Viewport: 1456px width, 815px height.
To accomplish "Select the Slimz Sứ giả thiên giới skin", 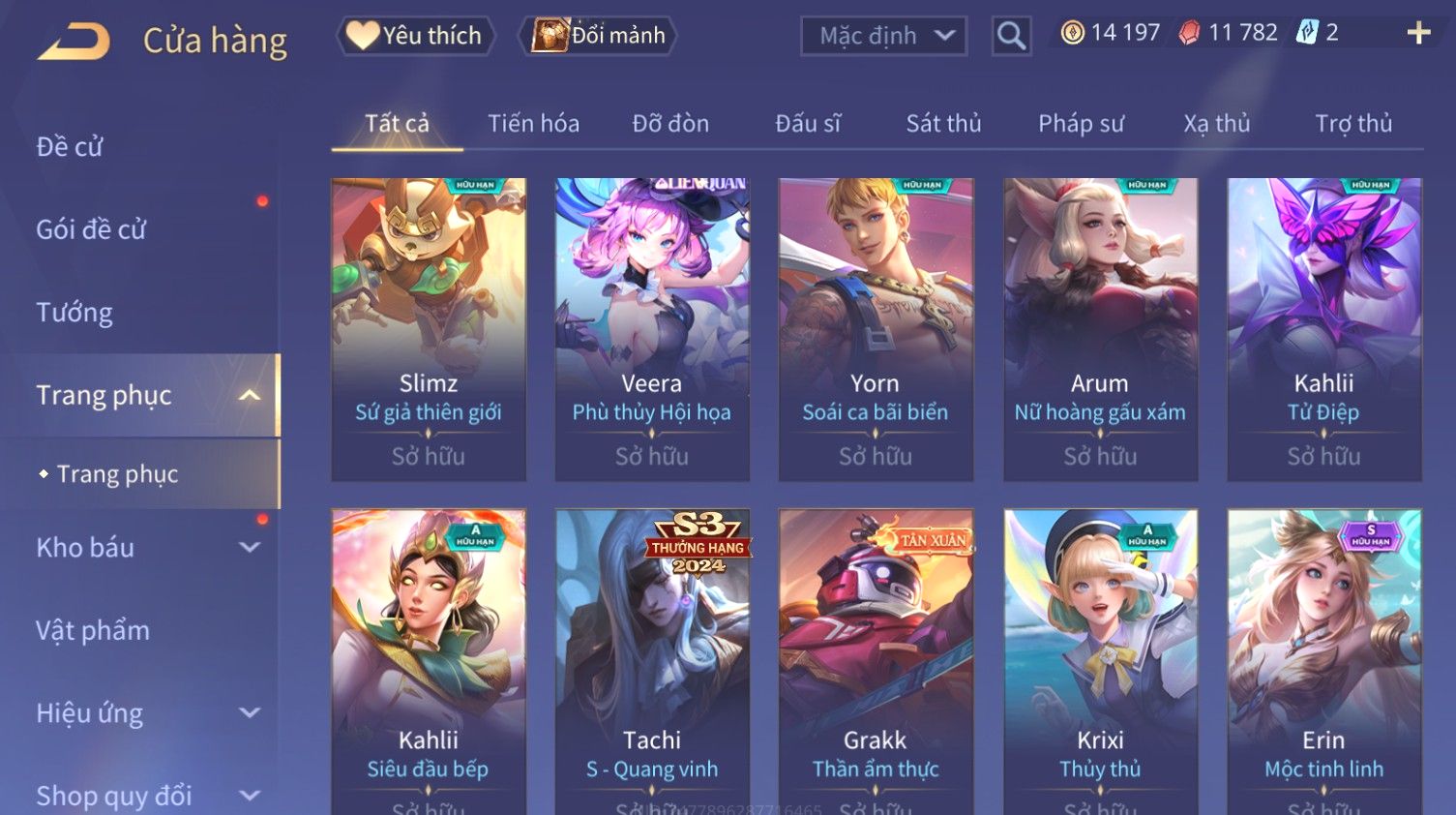I will pyautogui.click(x=429, y=329).
